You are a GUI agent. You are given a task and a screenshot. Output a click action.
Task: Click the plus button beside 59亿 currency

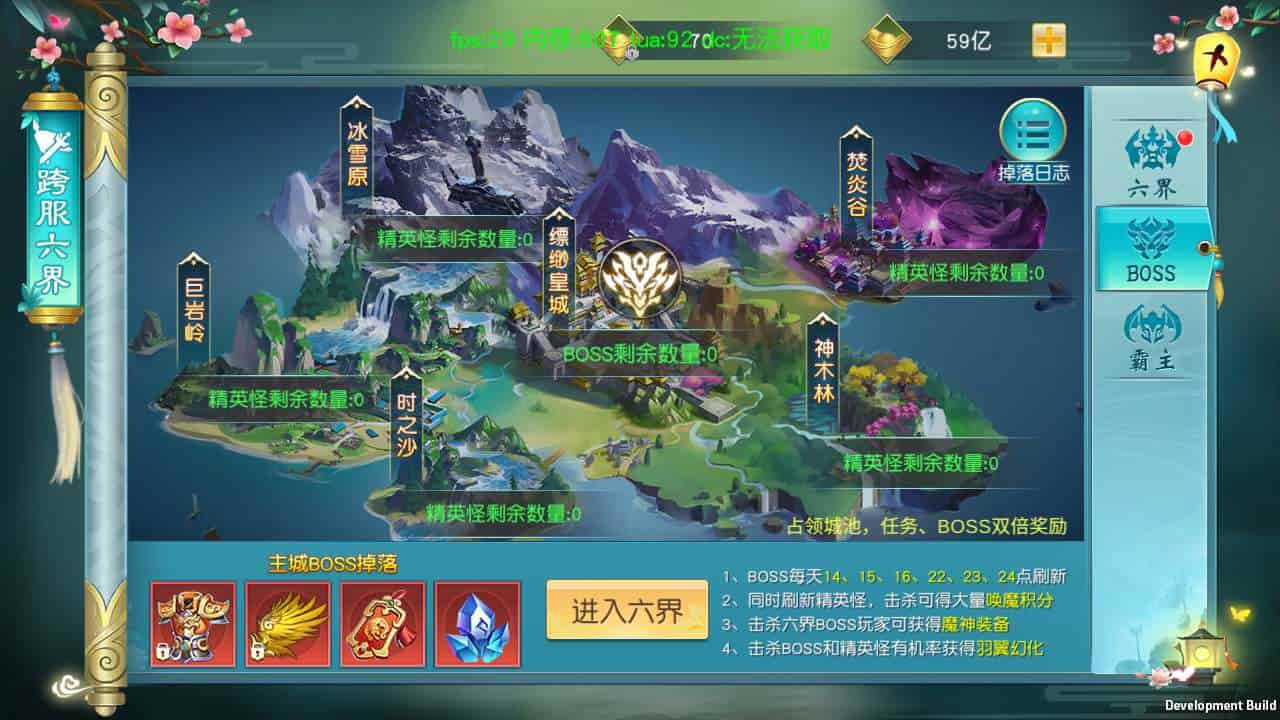1048,41
